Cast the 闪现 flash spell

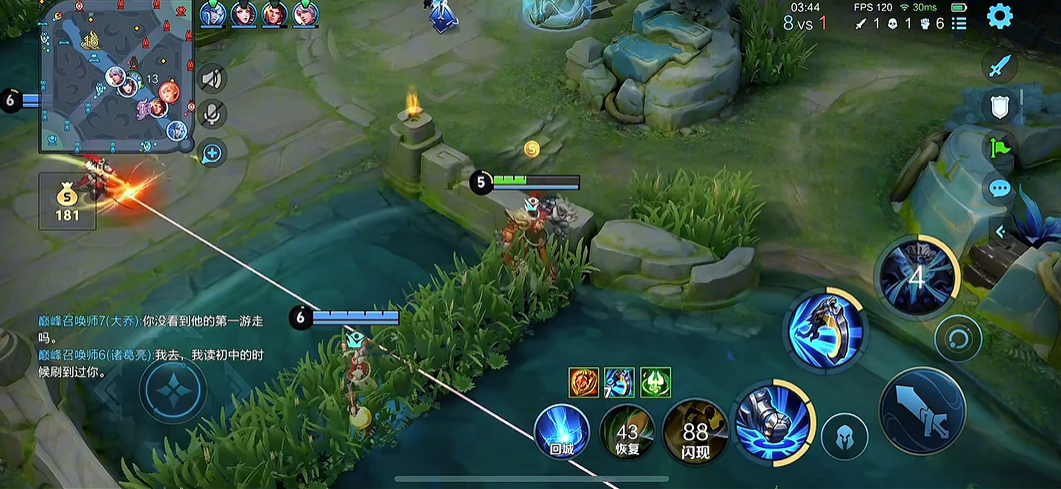tap(695, 432)
